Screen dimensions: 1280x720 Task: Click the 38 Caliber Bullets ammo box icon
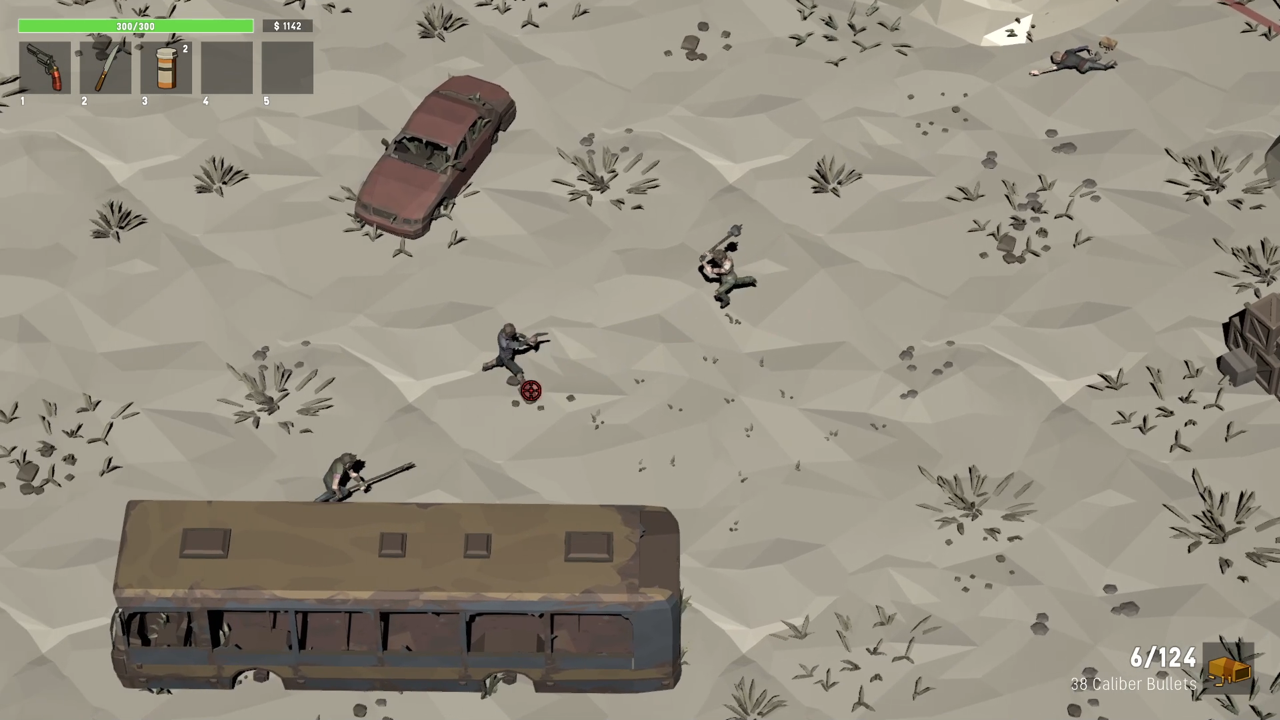[x=1229, y=669]
